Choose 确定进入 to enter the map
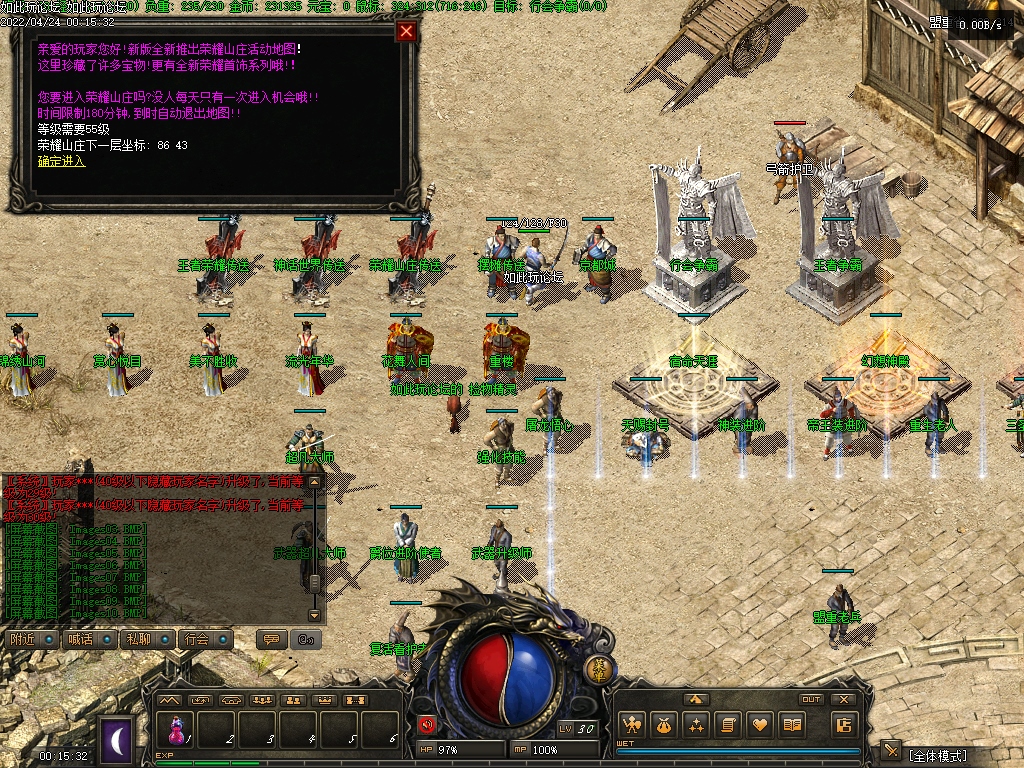This screenshot has width=1024, height=768. pos(61,161)
